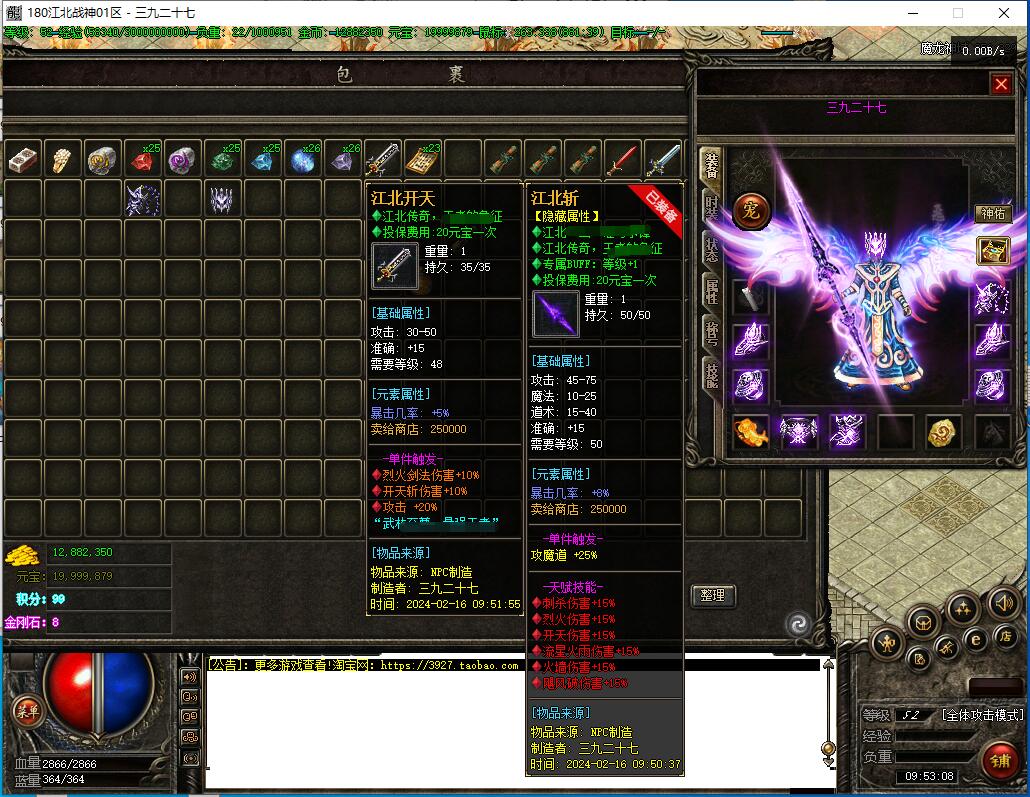Click the round 宠 pet button
1030x797 pixels.
coord(749,211)
